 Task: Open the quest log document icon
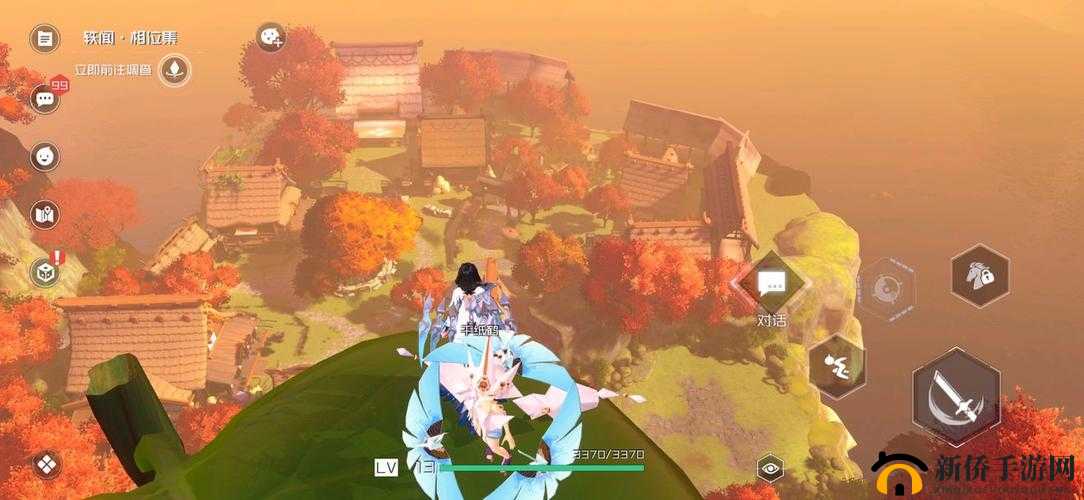tap(44, 39)
